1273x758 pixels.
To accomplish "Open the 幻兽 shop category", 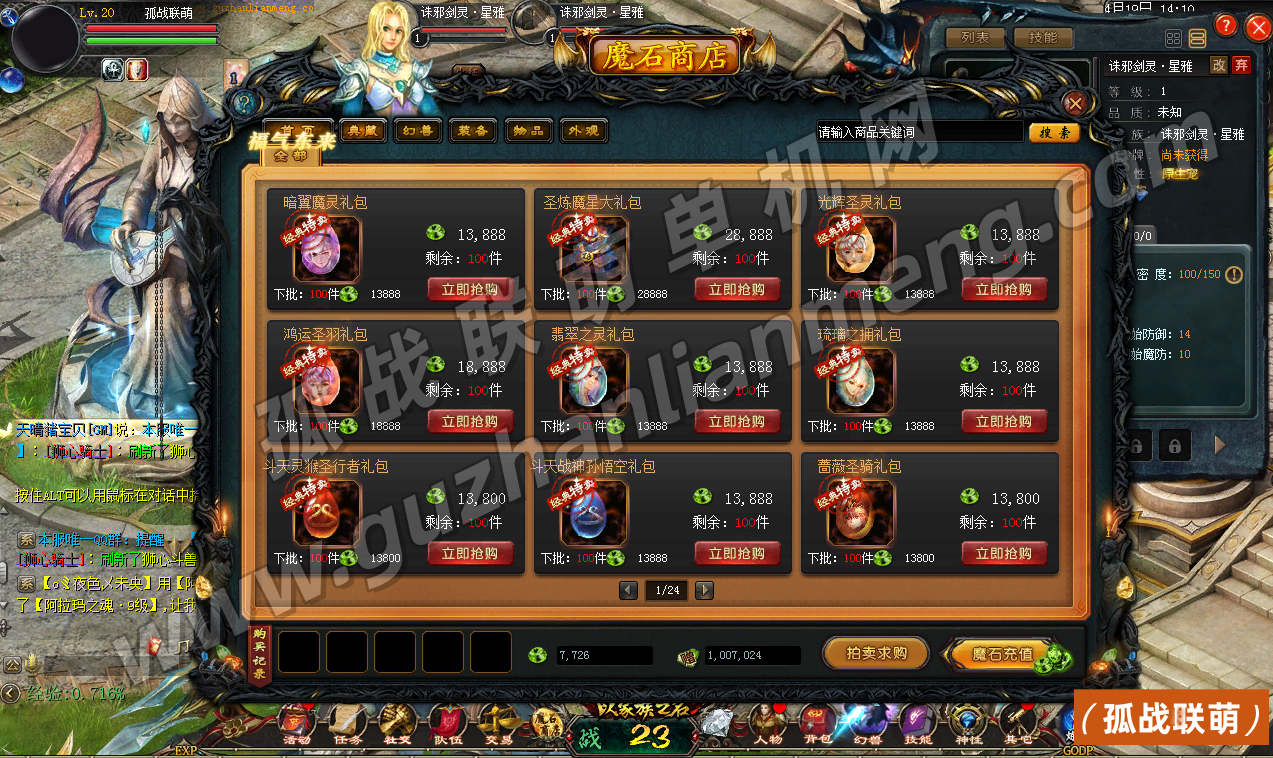I will point(417,131).
